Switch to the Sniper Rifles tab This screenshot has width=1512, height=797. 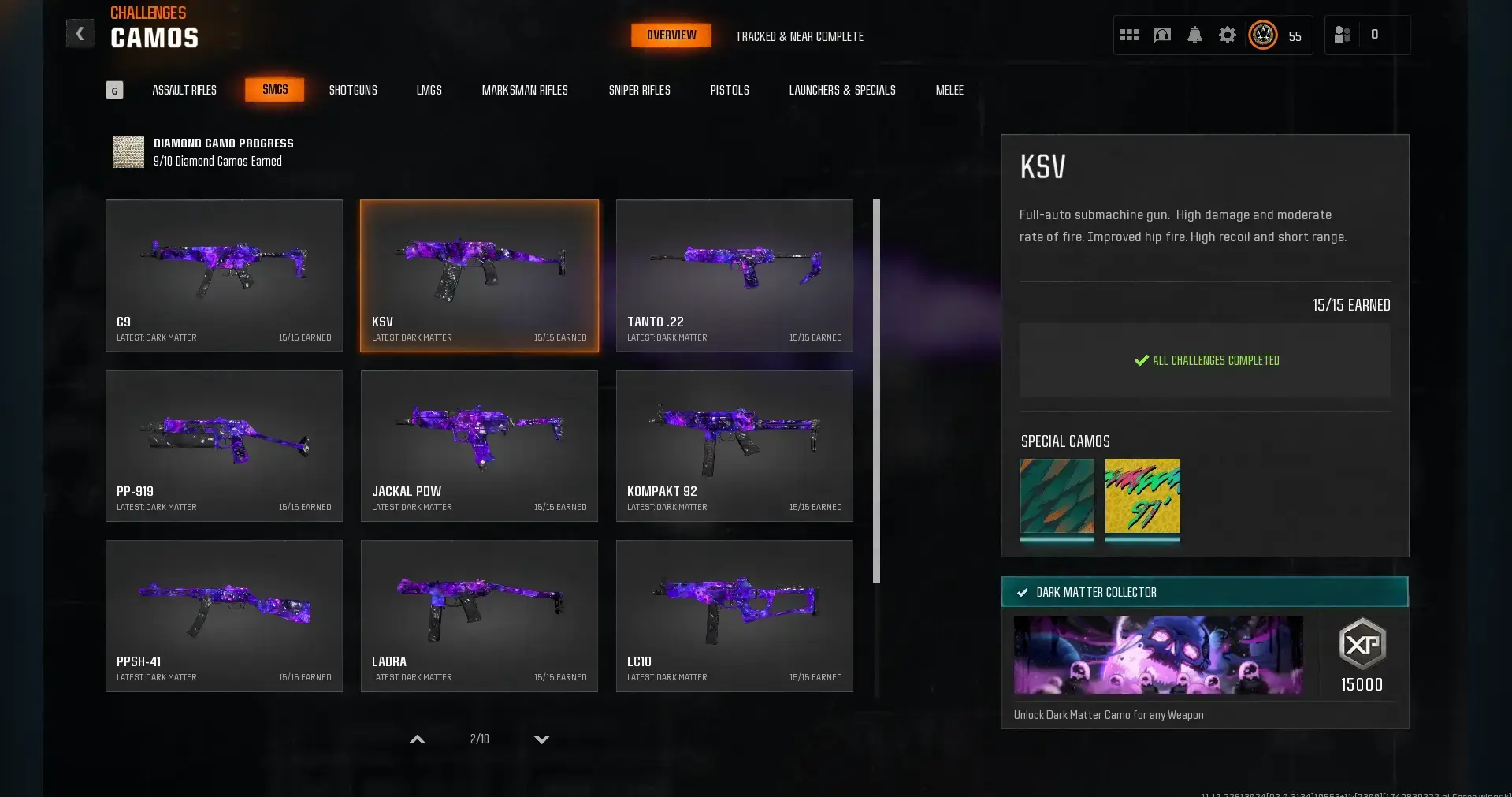tap(639, 90)
